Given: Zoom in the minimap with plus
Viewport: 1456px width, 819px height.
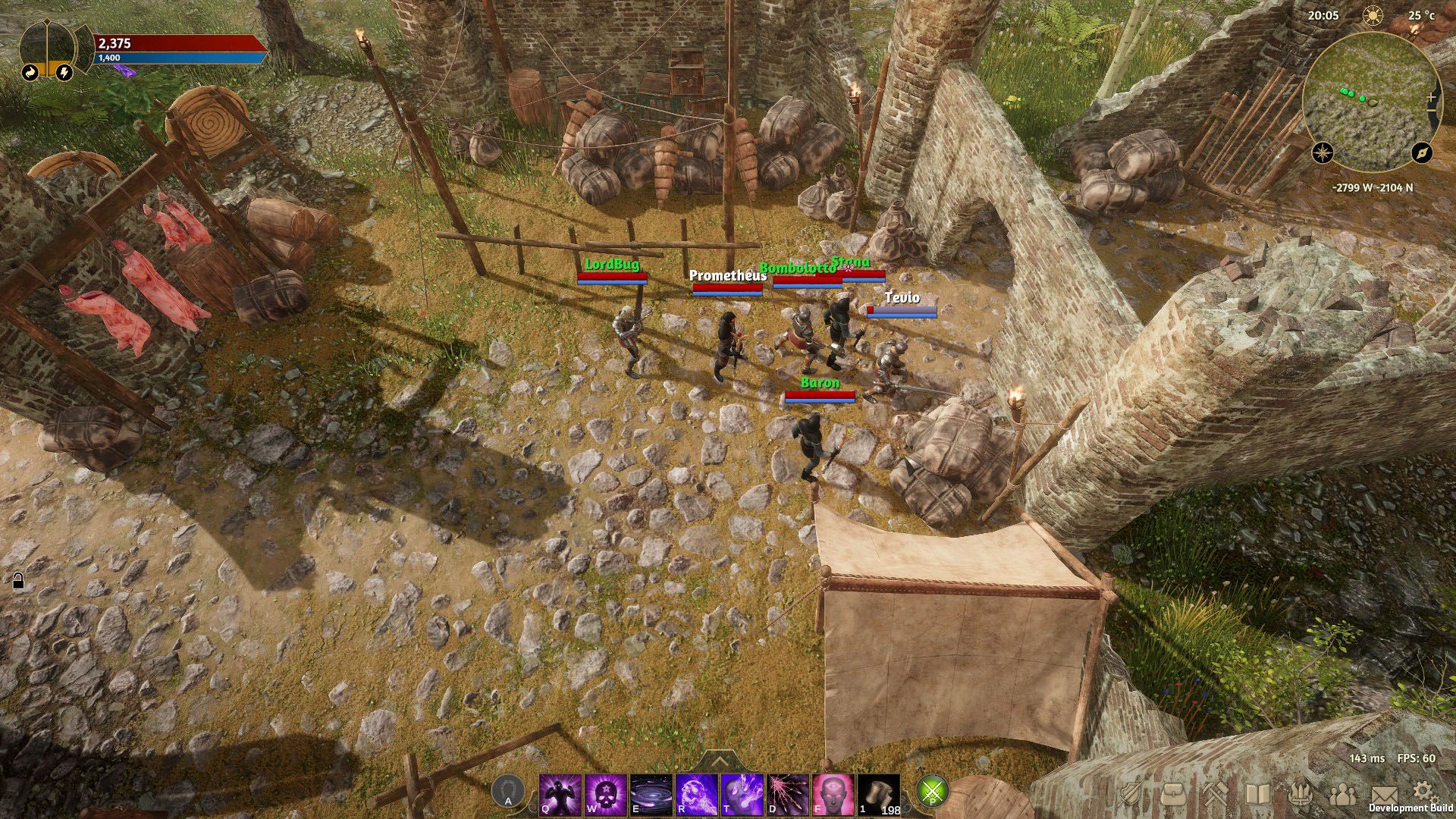Looking at the screenshot, I should click(x=1432, y=98).
